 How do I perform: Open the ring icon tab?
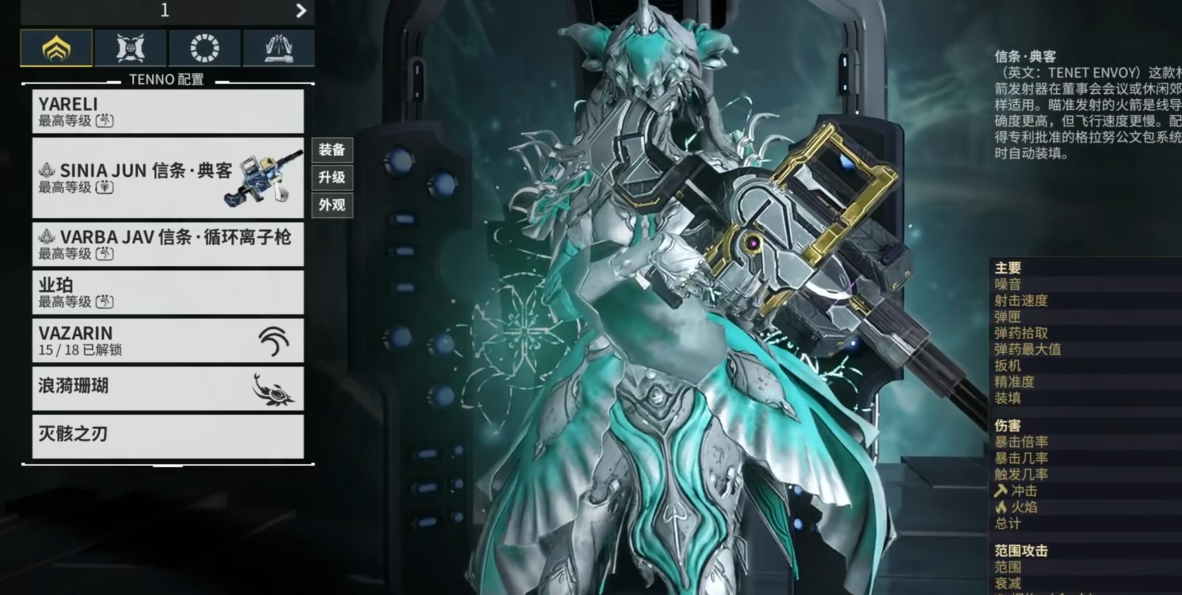click(x=204, y=48)
